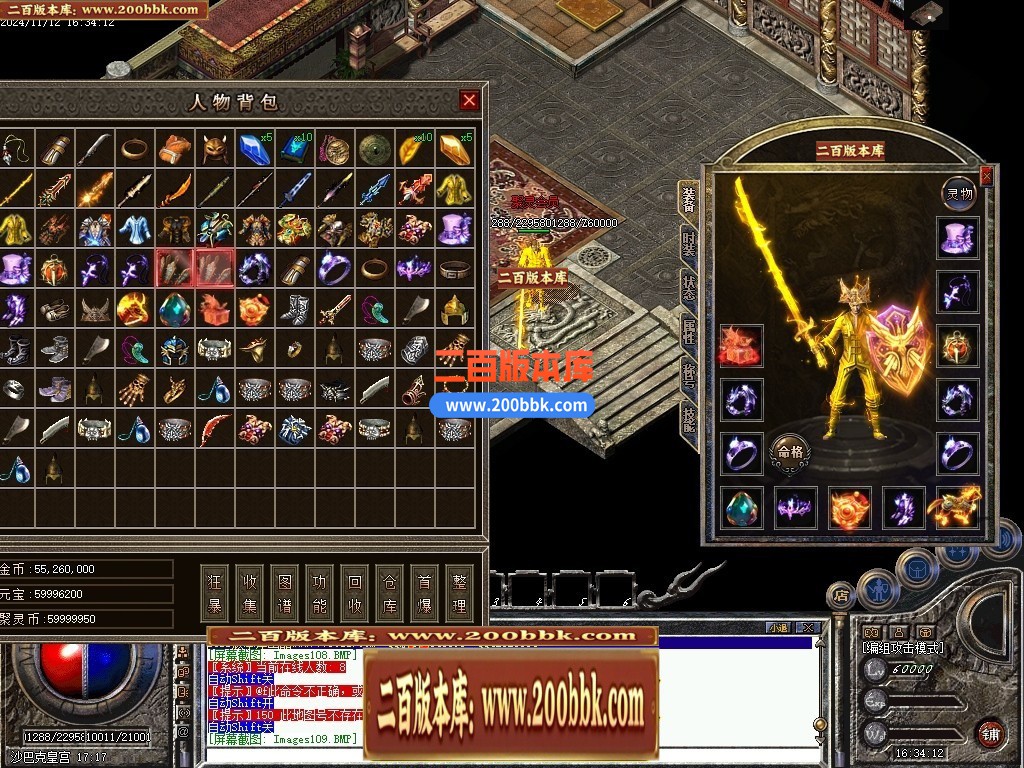1024x768 pixels.
Task: Open the 收集 collection button
Action: tap(251, 594)
